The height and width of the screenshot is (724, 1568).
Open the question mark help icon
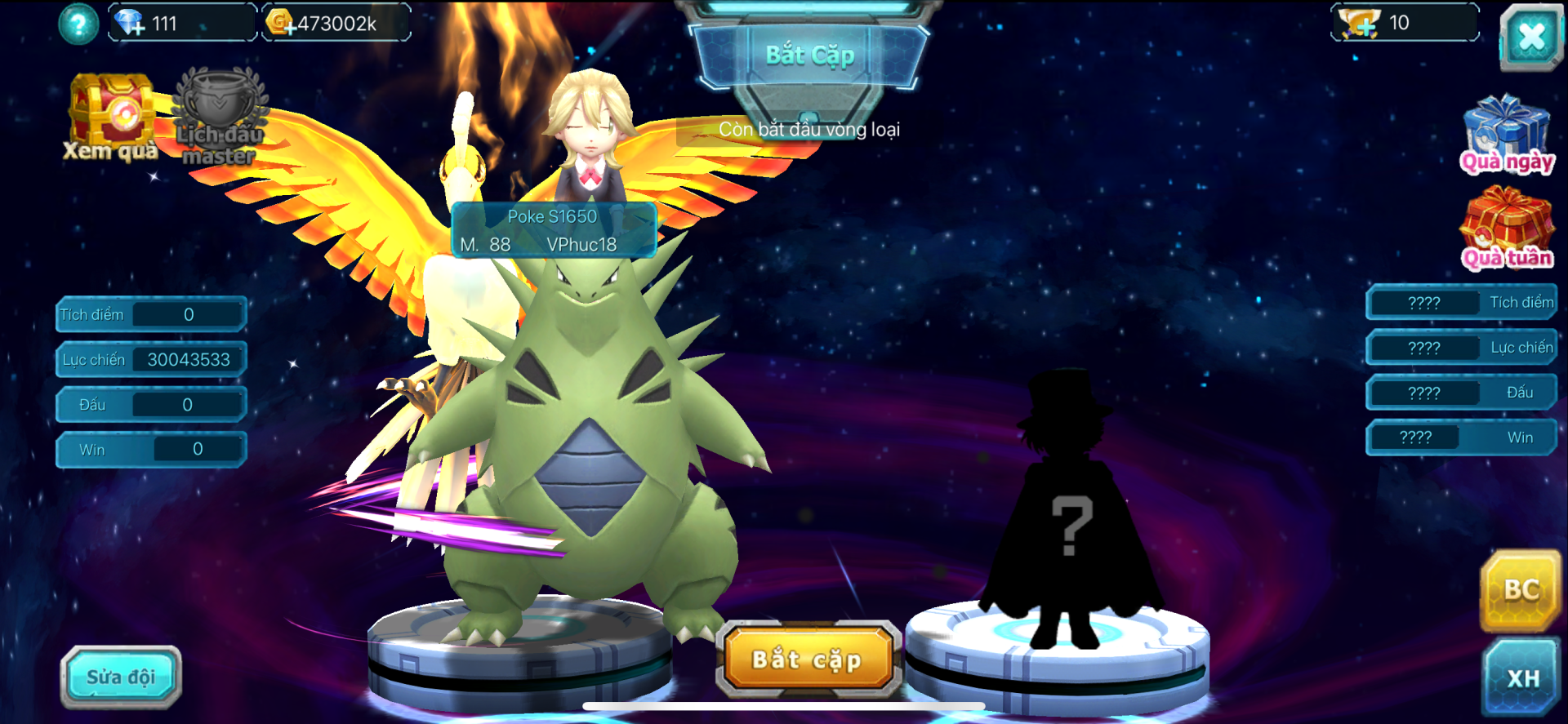[x=78, y=24]
